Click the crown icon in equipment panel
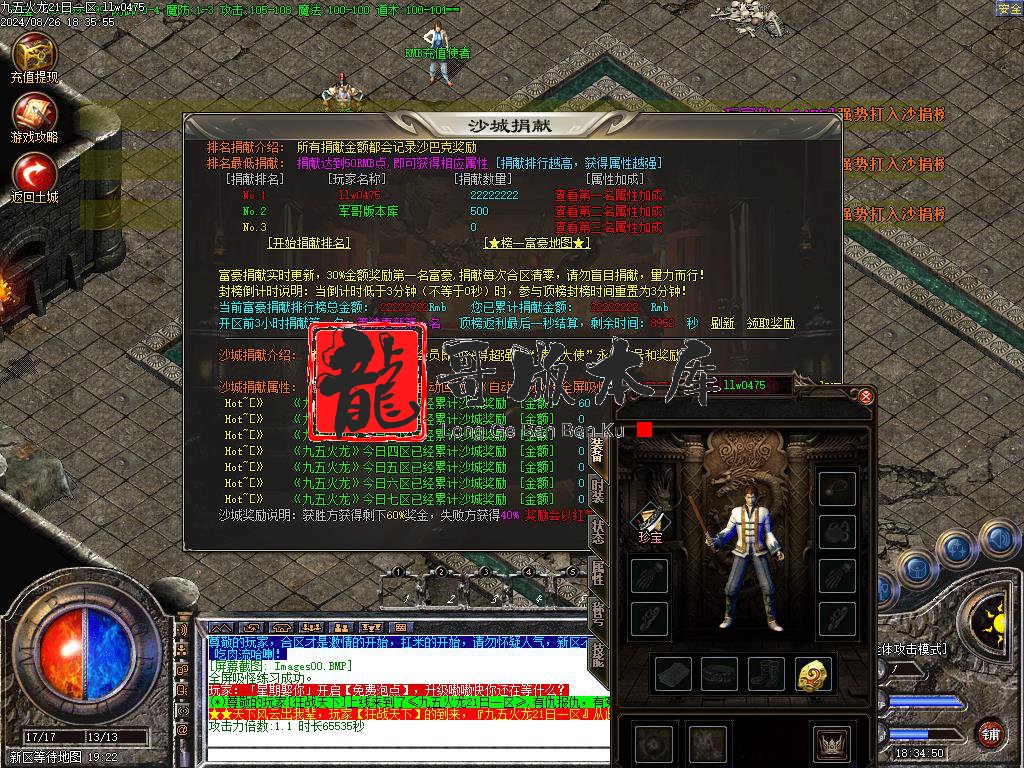The width and height of the screenshot is (1024, 768). (x=830, y=744)
